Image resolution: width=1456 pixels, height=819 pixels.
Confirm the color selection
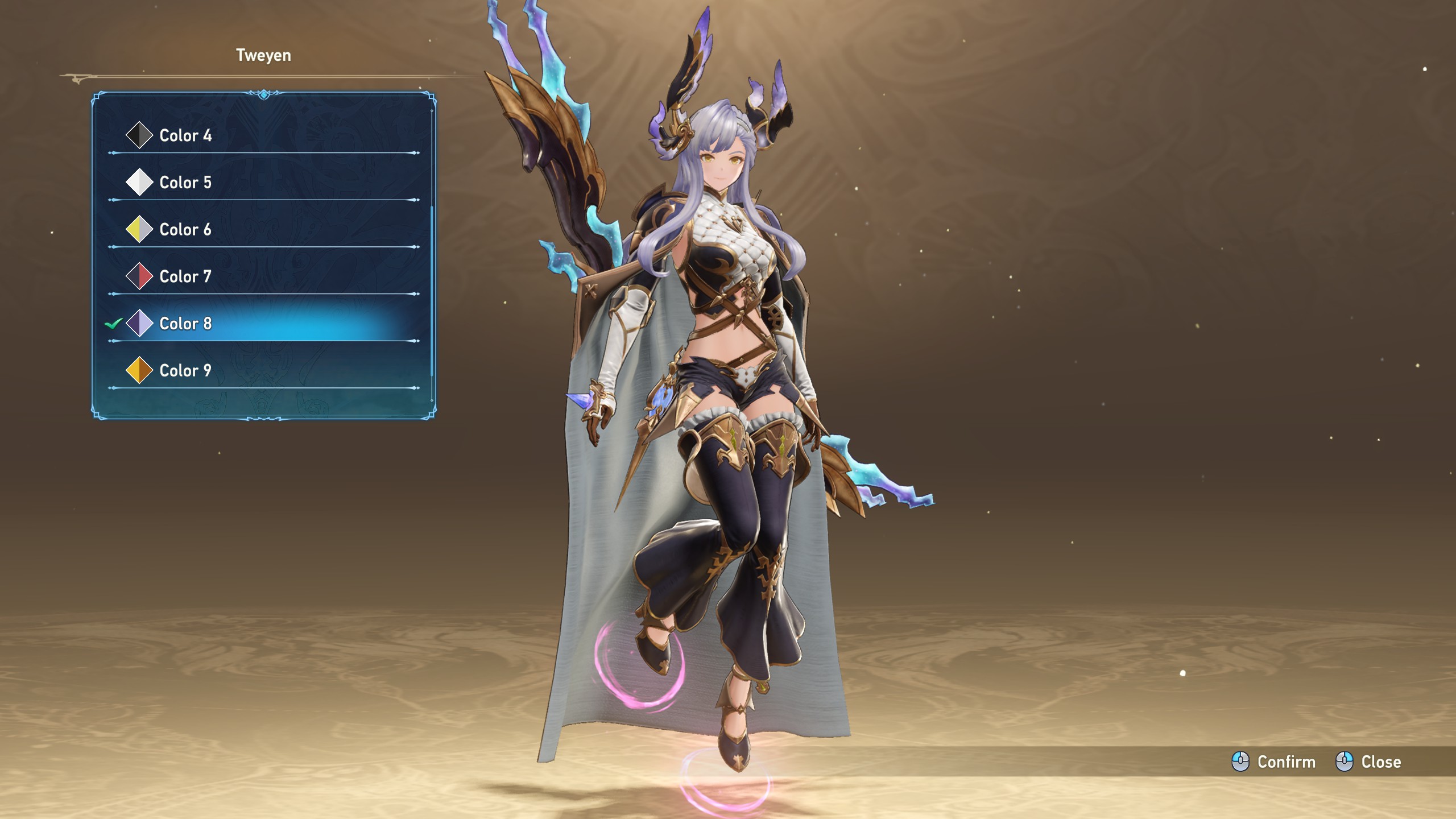[x=1274, y=762]
